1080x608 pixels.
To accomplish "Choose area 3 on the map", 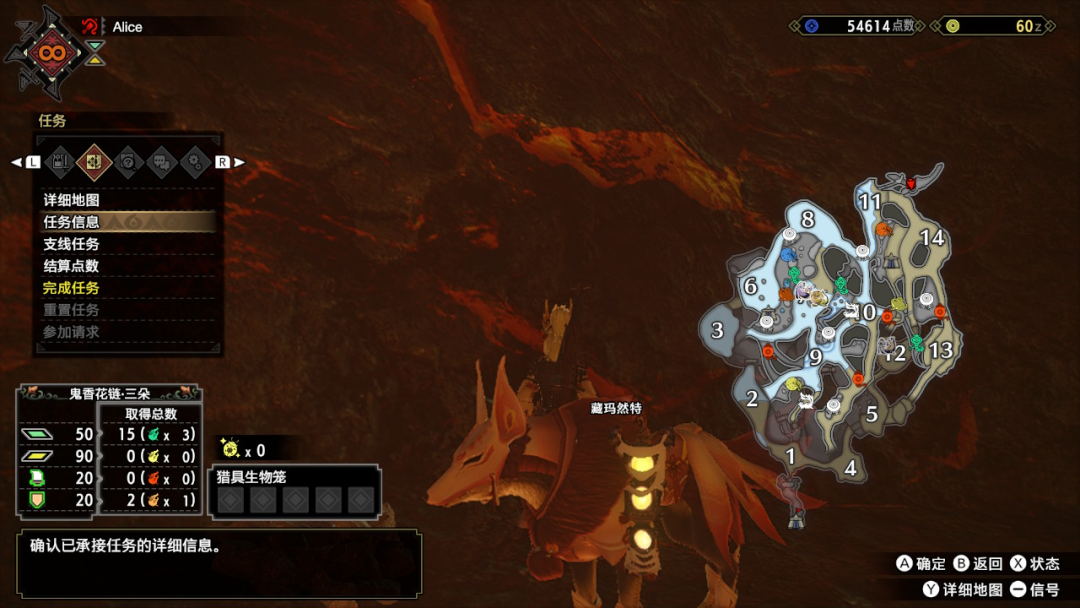I will pos(717,330).
